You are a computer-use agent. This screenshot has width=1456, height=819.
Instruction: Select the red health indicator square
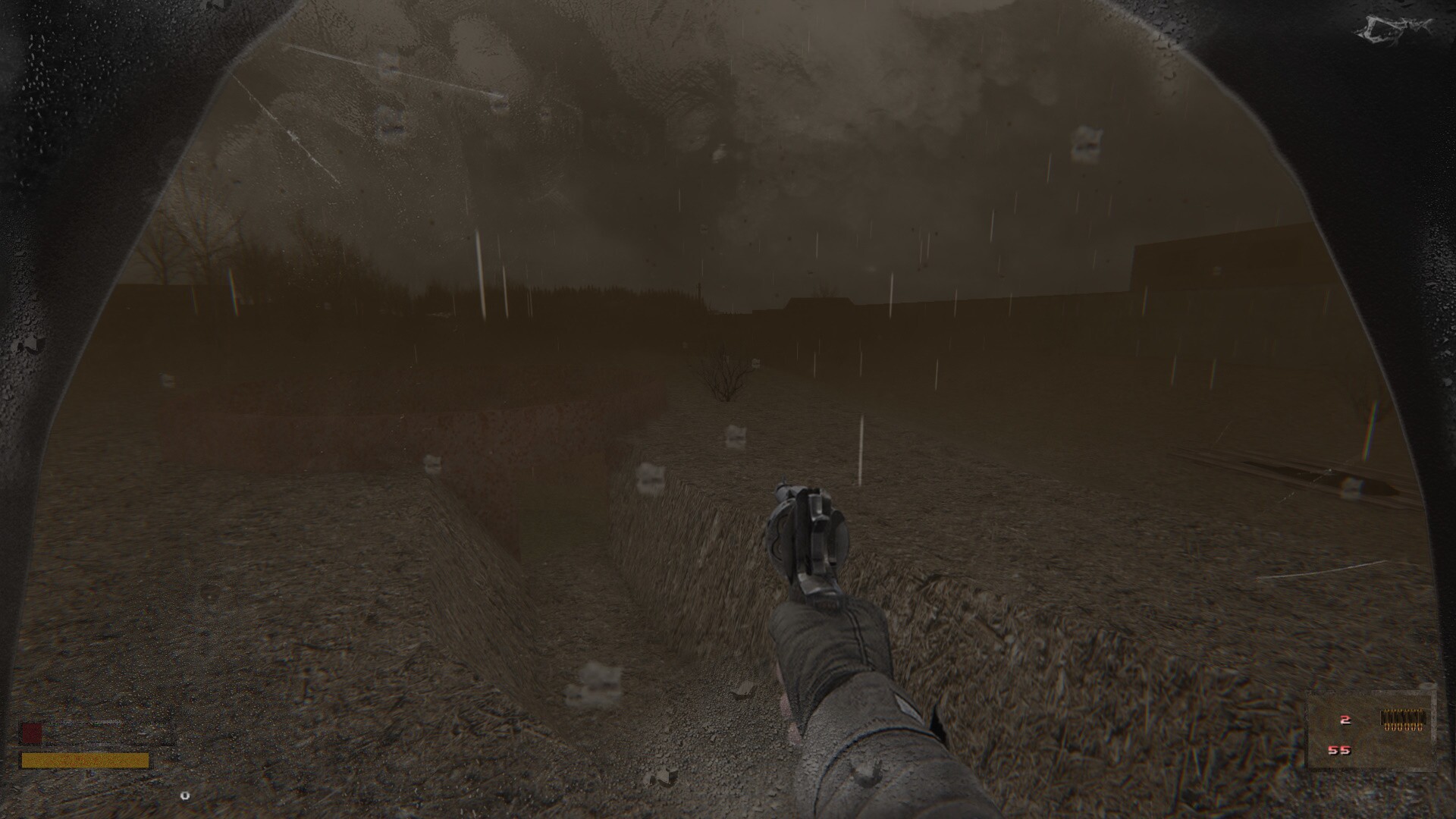tap(32, 733)
